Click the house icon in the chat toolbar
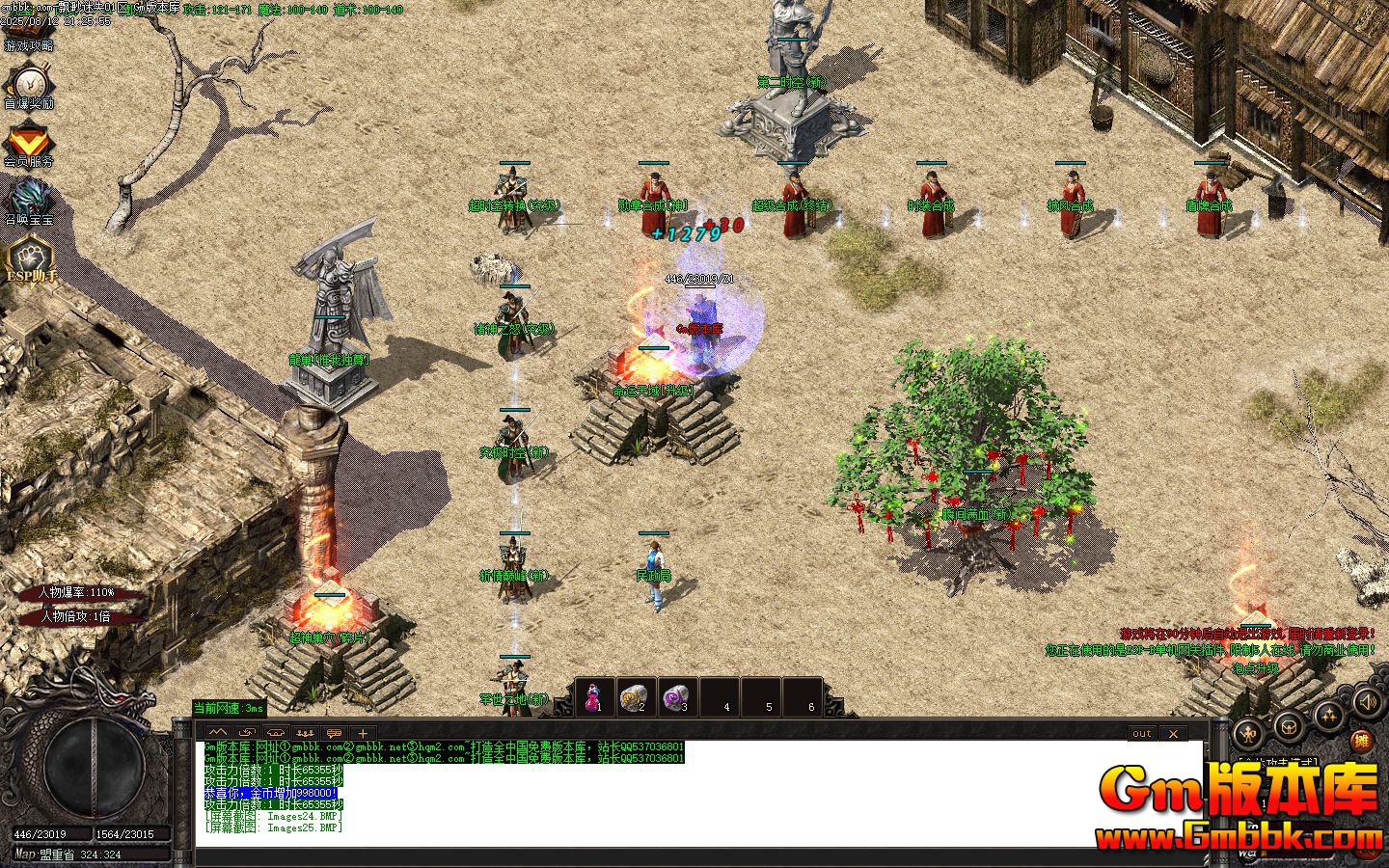Viewport: 1389px width, 868px height. (275, 733)
